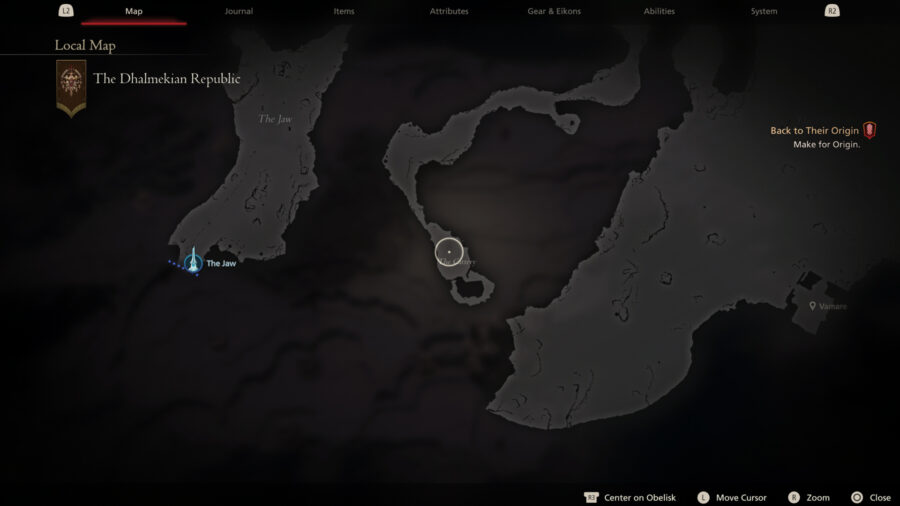Viewport: 900px width, 506px height.
Task: Open the System tab
Action: [x=764, y=11]
